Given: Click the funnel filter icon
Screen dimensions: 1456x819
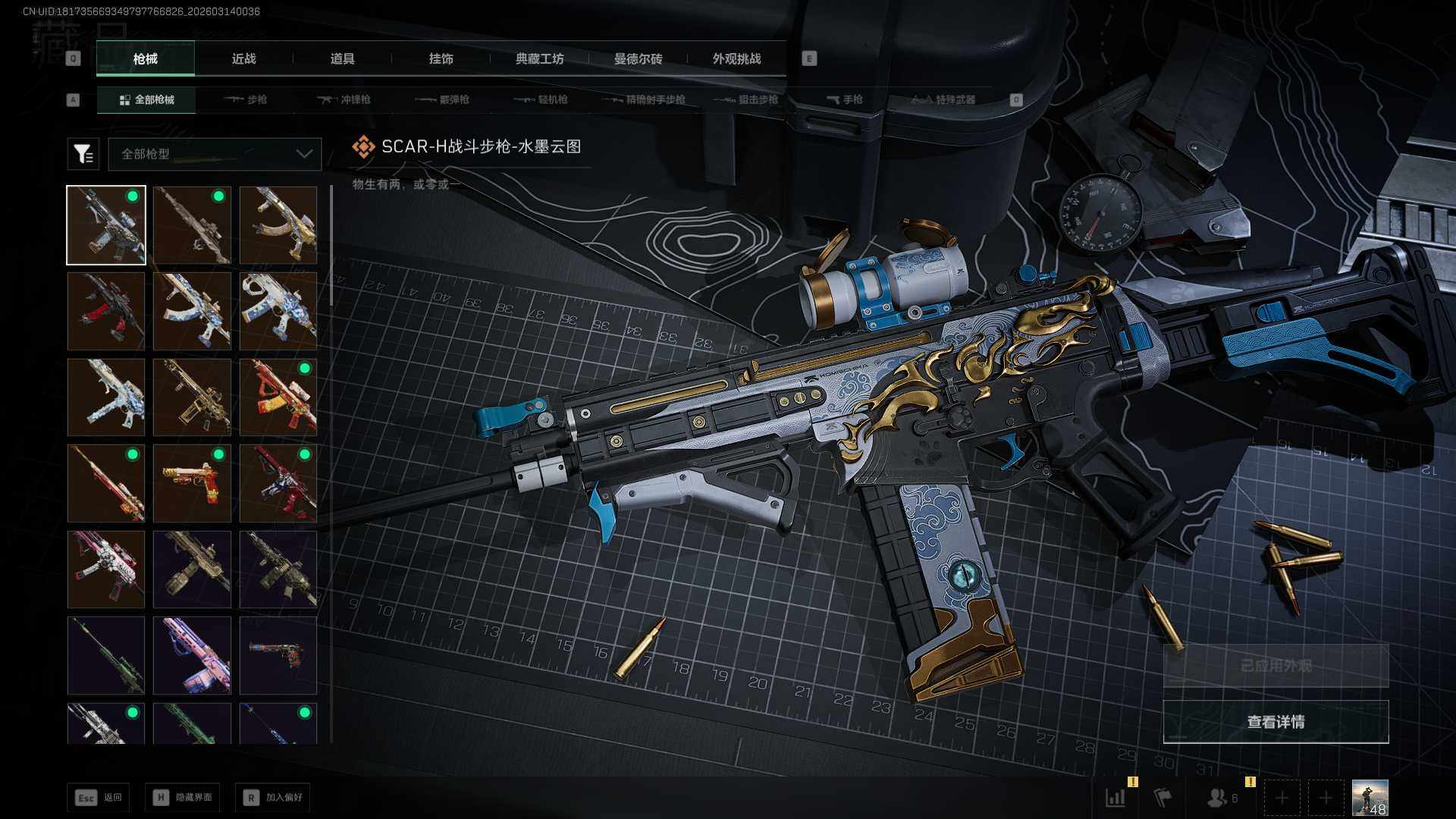Looking at the screenshot, I should [83, 154].
